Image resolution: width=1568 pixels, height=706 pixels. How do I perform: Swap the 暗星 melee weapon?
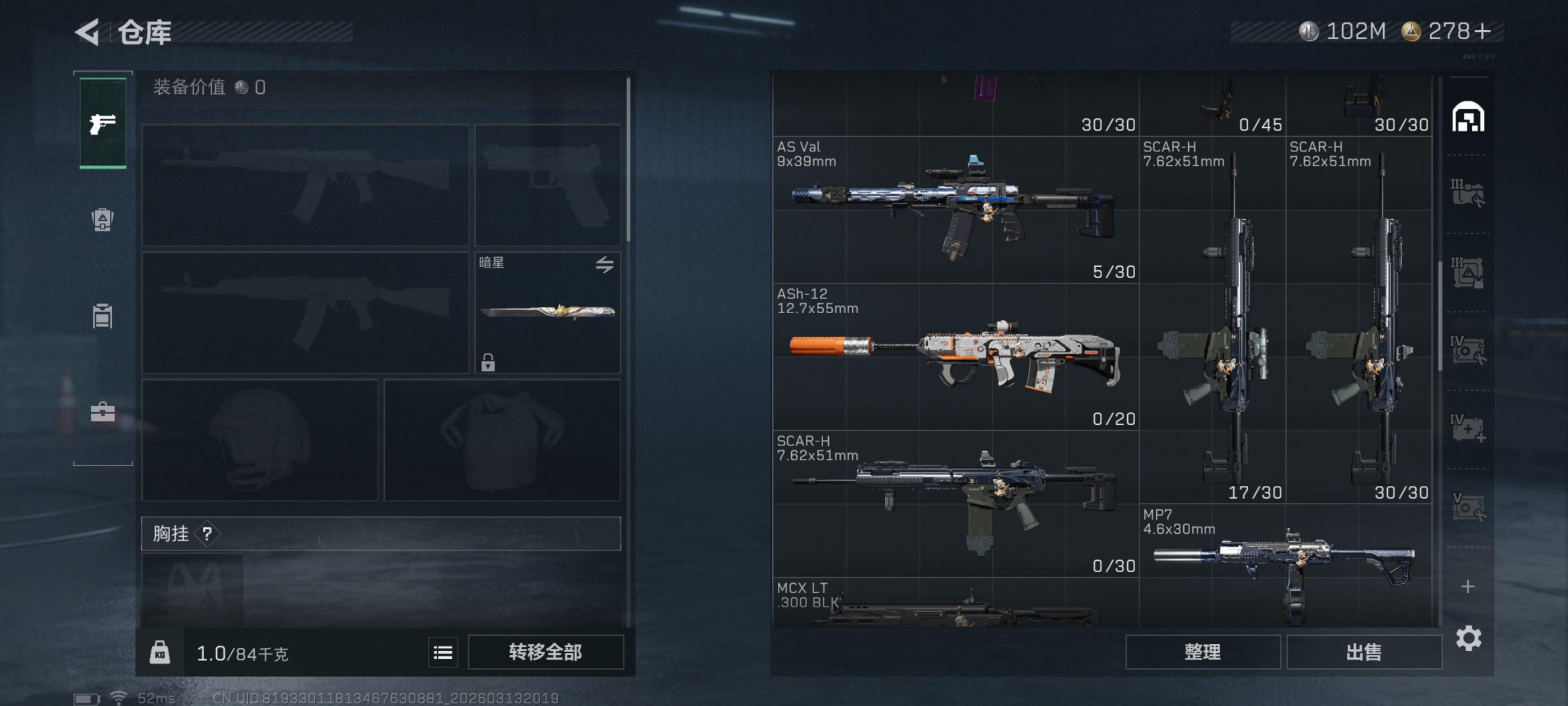(x=604, y=264)
